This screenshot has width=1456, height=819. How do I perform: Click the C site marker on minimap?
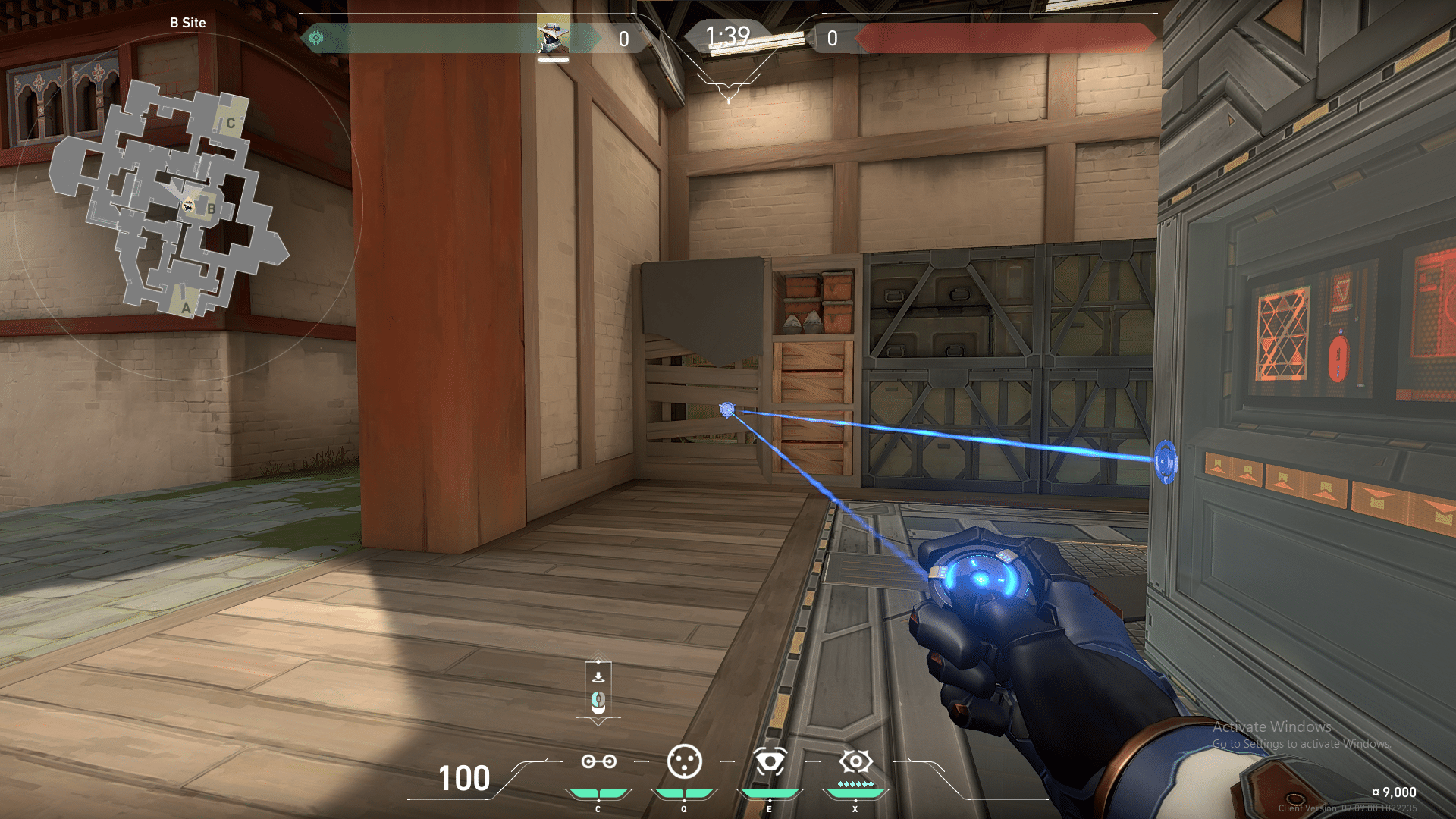[x=231, y=123]
